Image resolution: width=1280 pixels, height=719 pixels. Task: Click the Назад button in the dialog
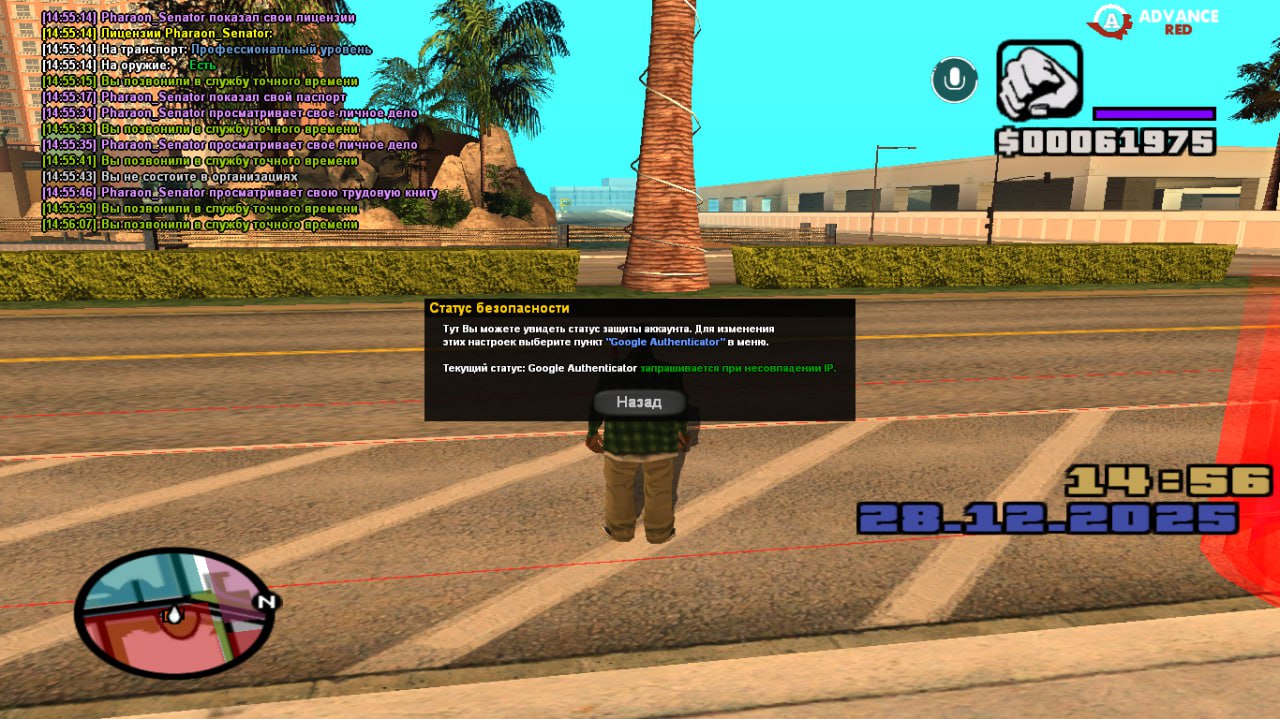tap(639, 402)
